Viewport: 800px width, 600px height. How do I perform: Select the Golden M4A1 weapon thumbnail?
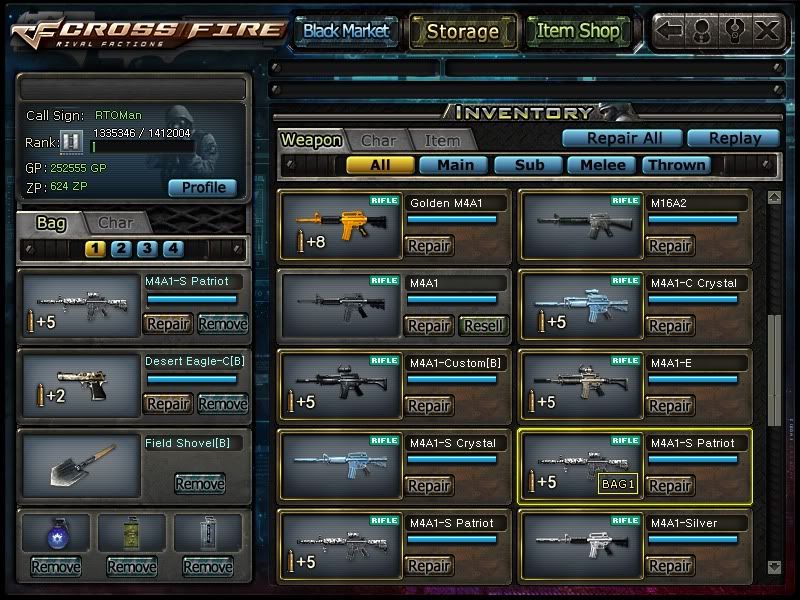(341, 227)
